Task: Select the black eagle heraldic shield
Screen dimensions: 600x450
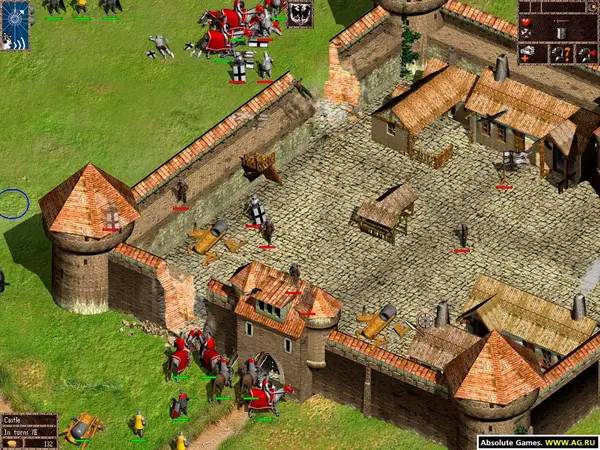Action: [x=300, y=13]
